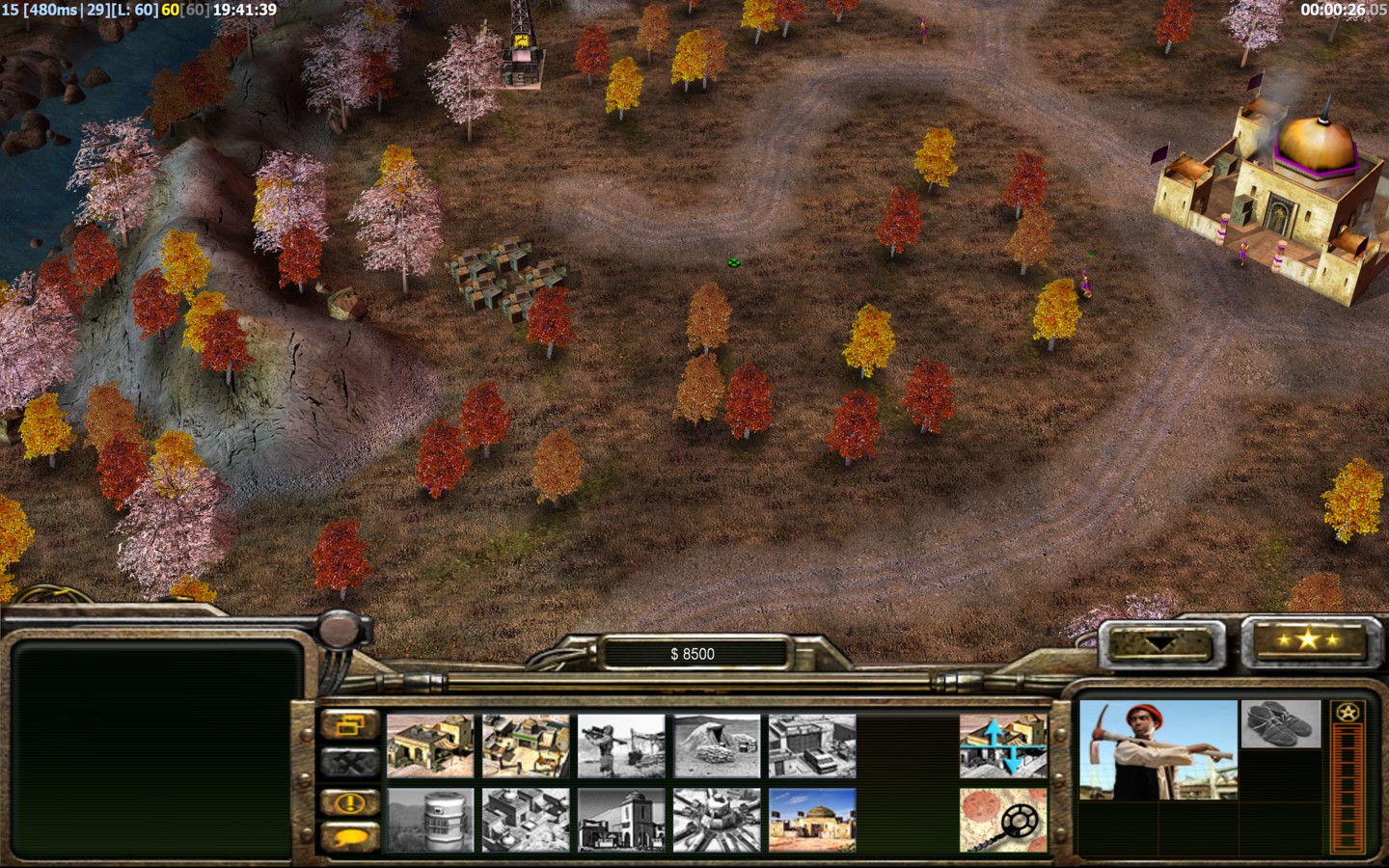Image resolution: width=1389 pixels, height=868 pixels.
Task: Choose the Stinger Site build icon
Action: 621,746
